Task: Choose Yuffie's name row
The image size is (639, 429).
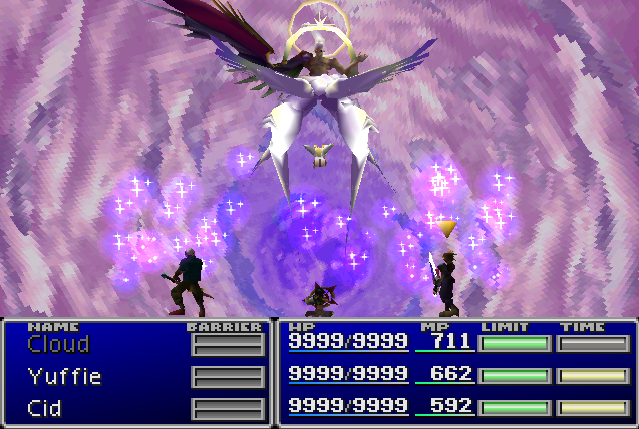Action: coord(64,377)
